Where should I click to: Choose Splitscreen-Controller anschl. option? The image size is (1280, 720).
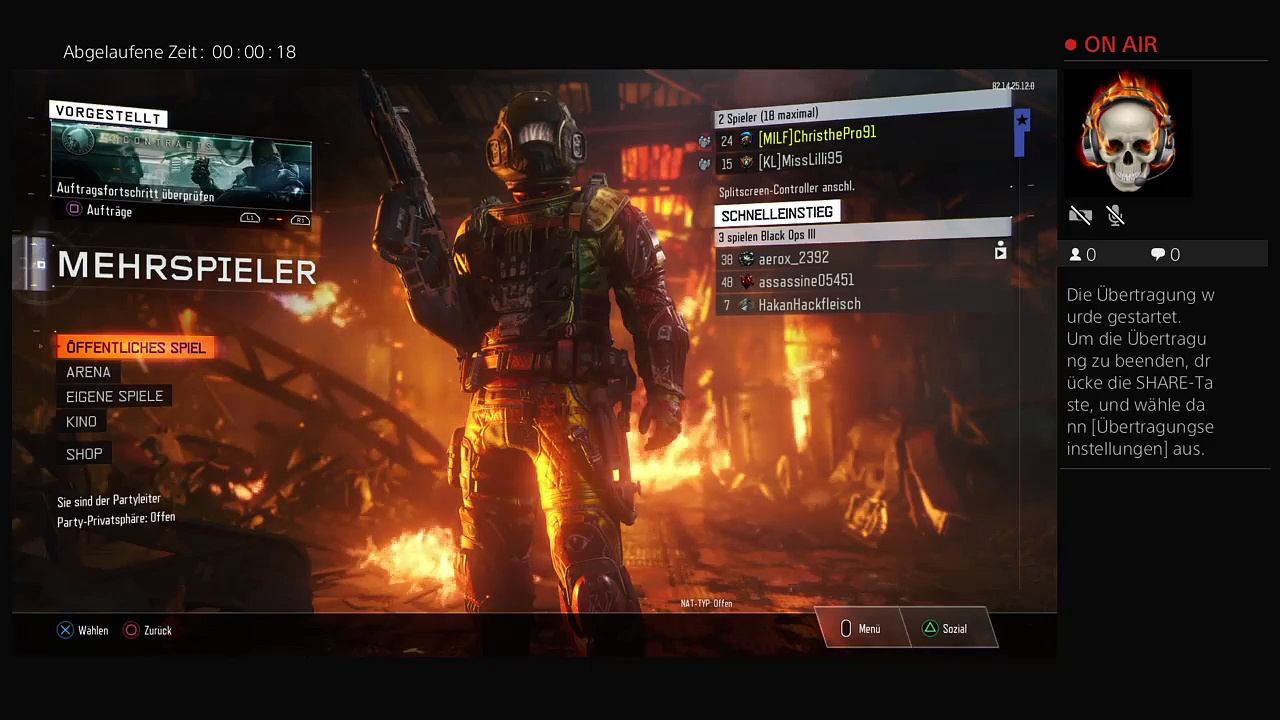pos(786,188)
